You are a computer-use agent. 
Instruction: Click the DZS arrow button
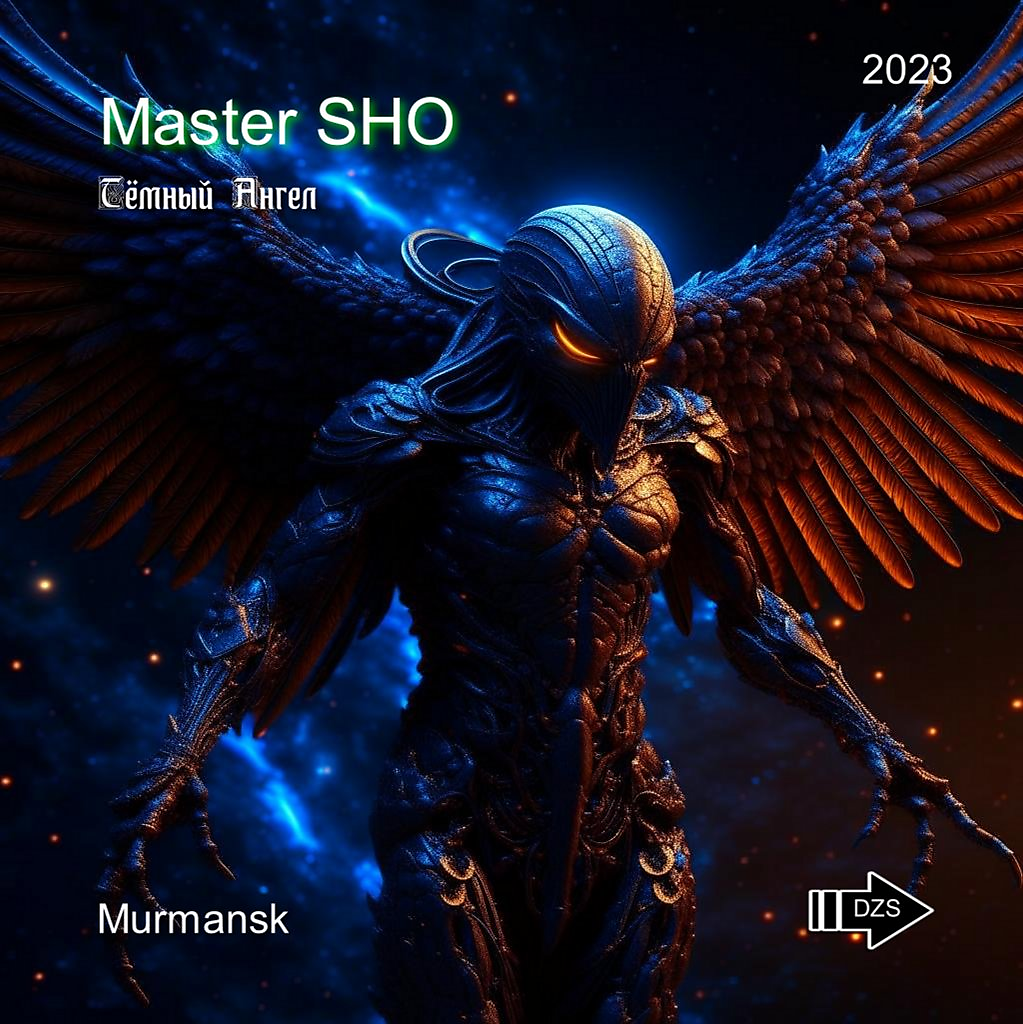872,909
